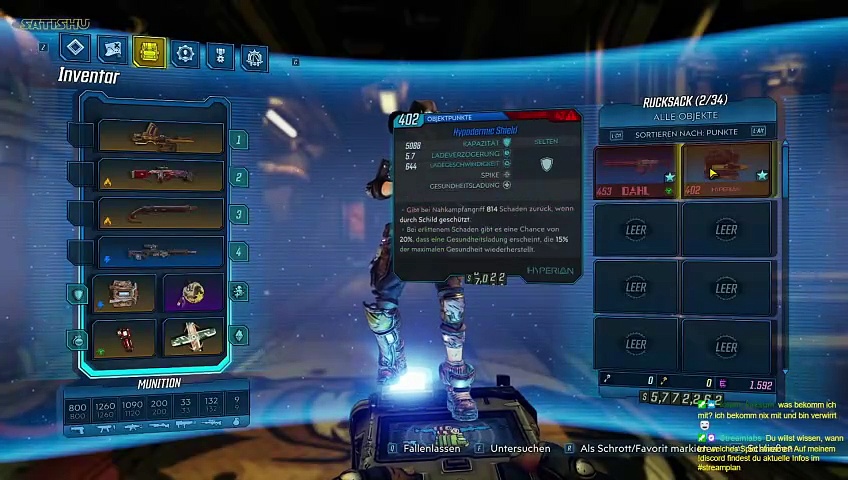Select the blue sniper rifle in slot 4
This screenshot has width=848, height=480.
161,252
